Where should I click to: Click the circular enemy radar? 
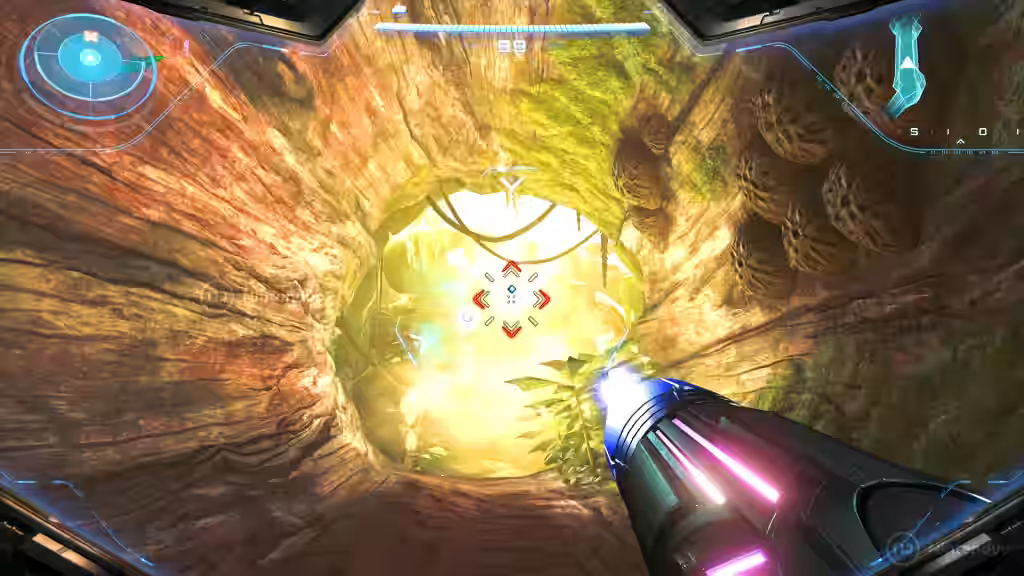[x=88, y=61]
